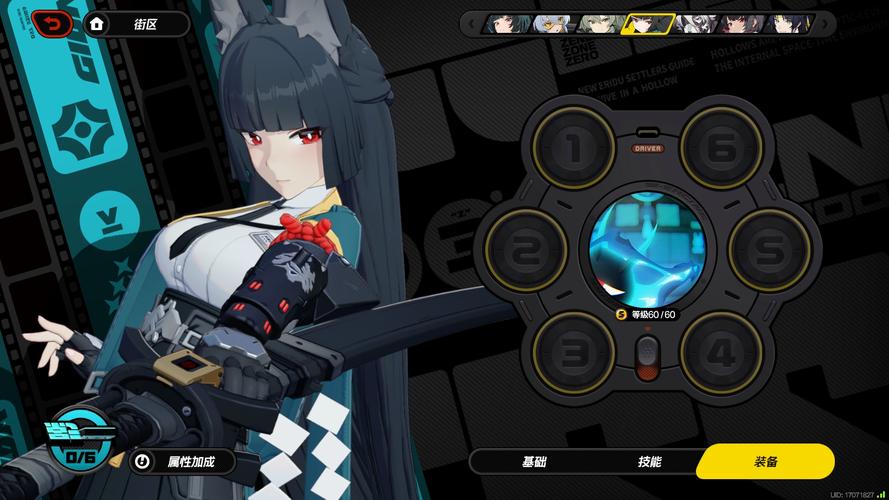The height and width of the screenshot is (500, 889).
Task: Select the 装备 tab
Action: click(765, 461)
